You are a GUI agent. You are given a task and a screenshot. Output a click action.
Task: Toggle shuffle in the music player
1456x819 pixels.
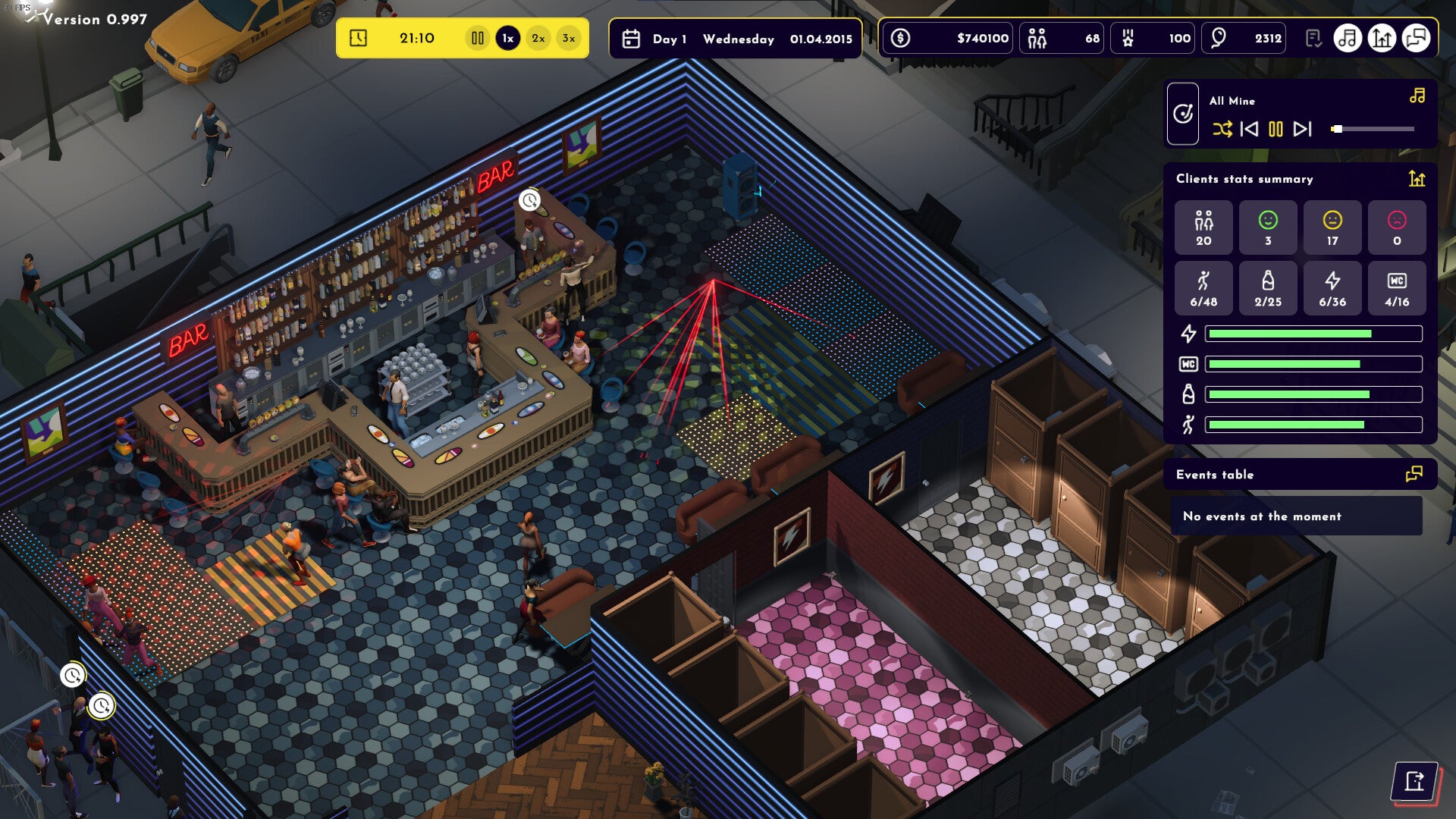1222,129
